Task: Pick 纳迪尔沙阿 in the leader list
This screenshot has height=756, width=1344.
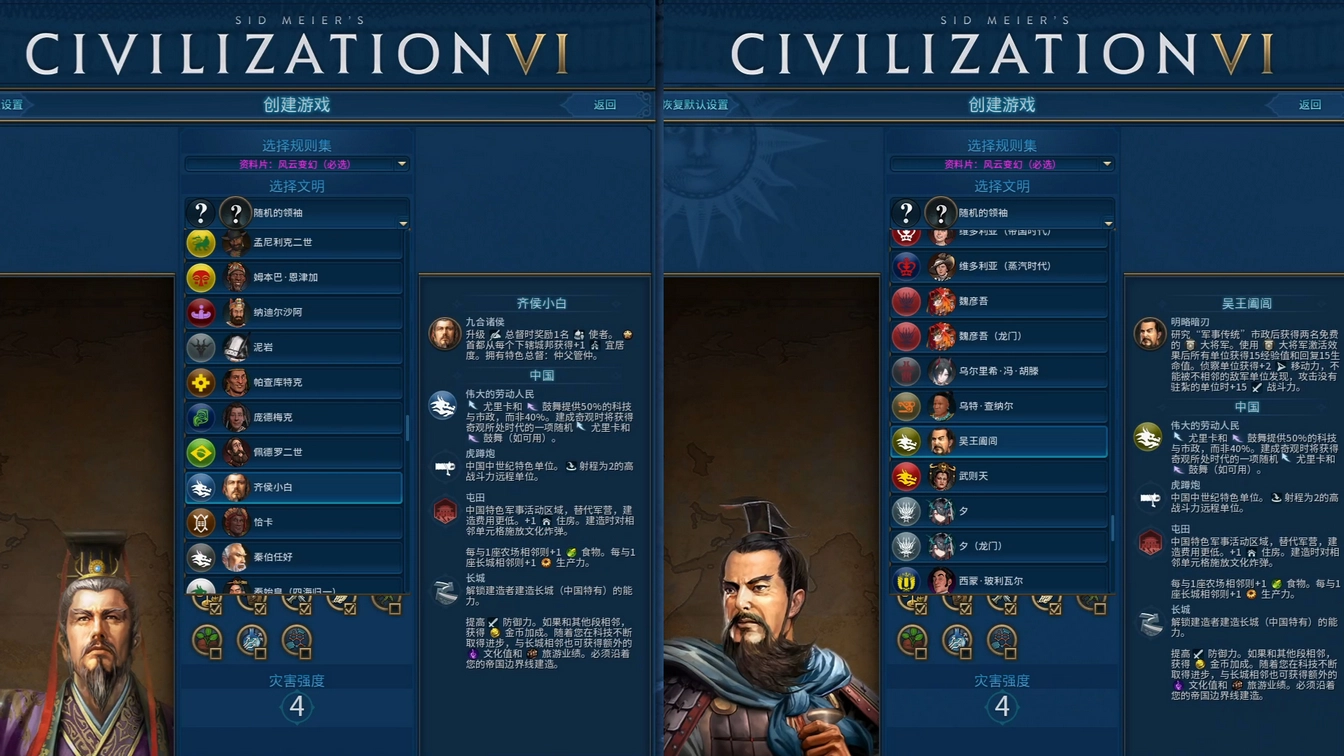Action: coord(294,312)
